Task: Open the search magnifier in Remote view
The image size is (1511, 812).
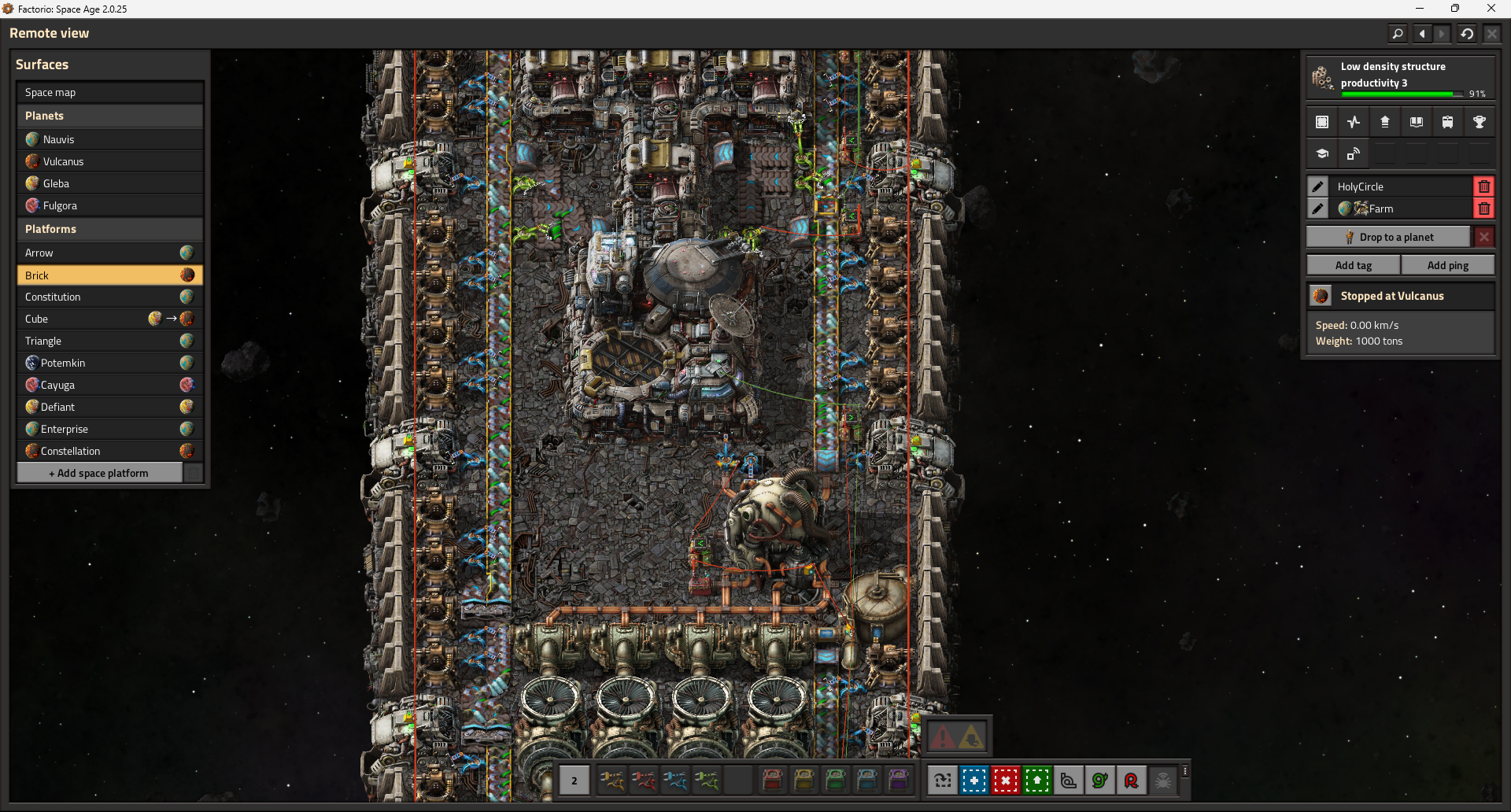Action: [1398, 34]
